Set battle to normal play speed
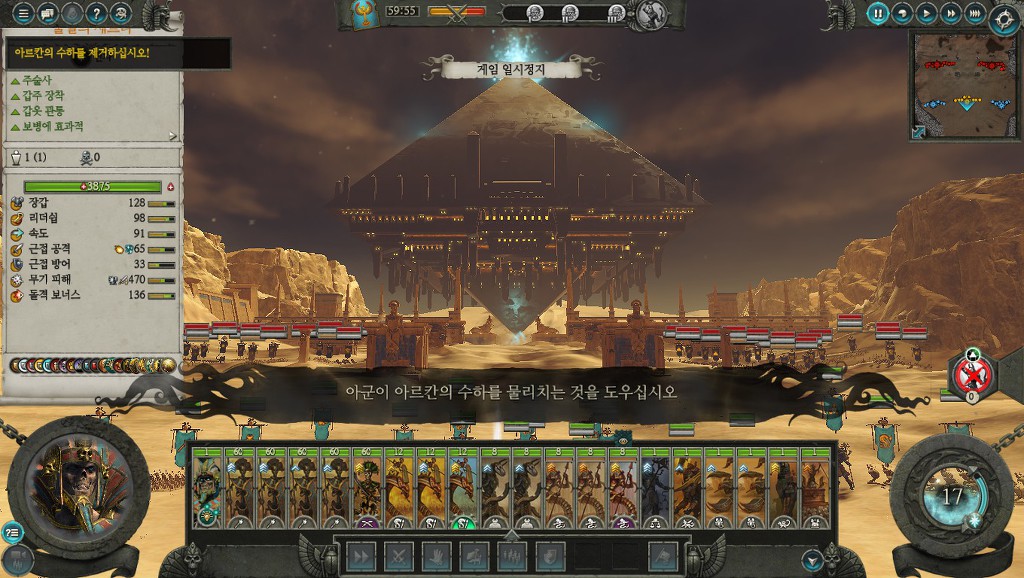This screenshot has height=578, width=1024. coord(926,14)
